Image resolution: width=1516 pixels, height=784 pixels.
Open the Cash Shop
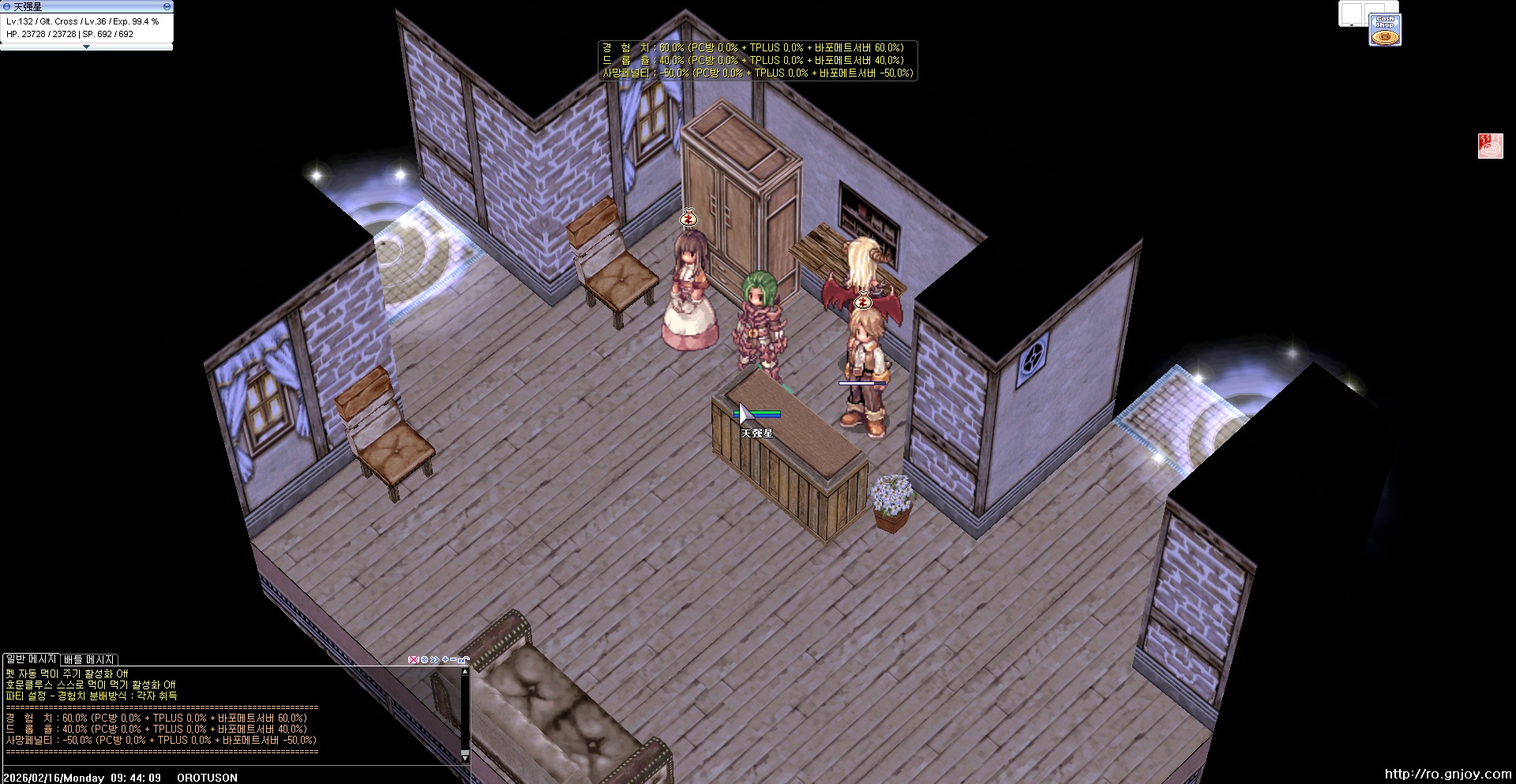tap(1385, 30)
